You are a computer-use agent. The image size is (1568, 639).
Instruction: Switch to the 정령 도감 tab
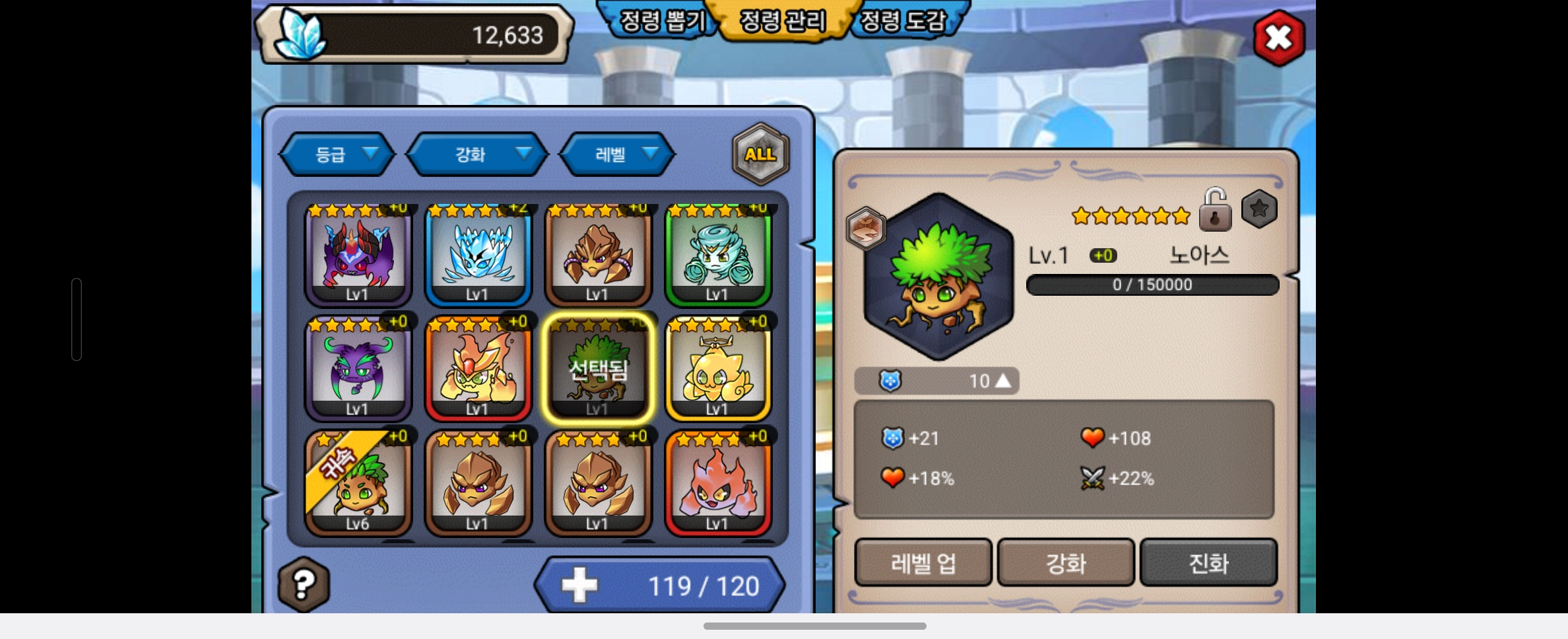pos(903,21)
